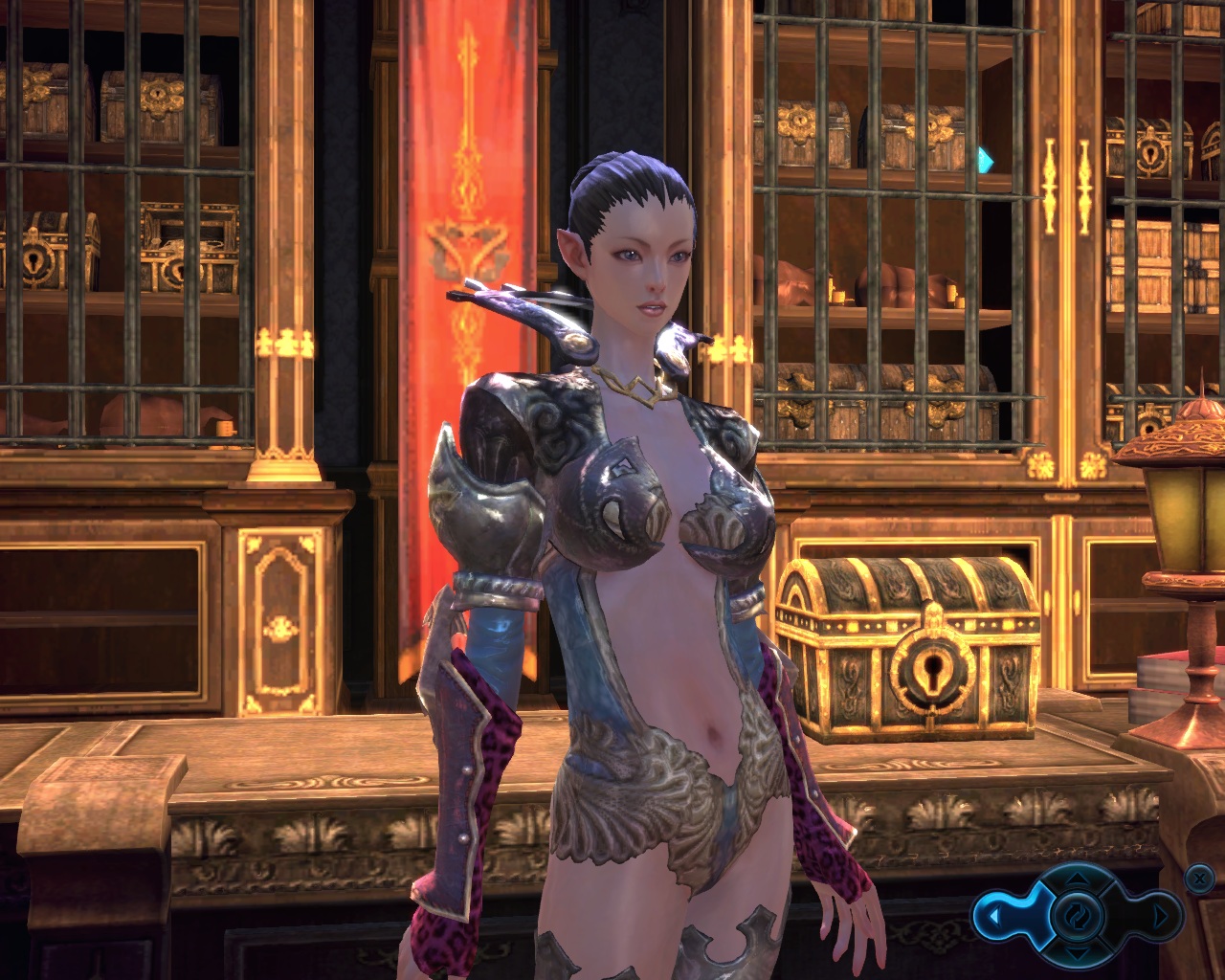Rotate the view with the left arrow

pyautogui.click(x=993, y=917)
